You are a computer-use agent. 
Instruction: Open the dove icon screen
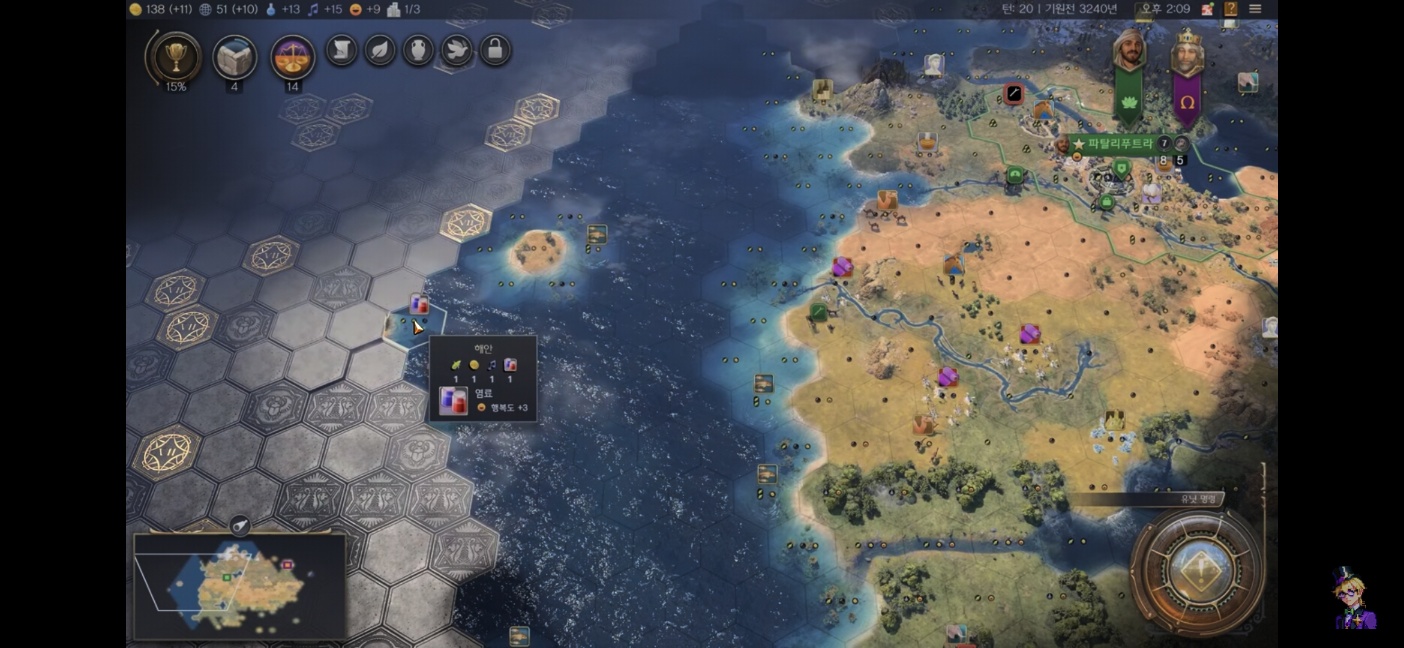(457, 50)
